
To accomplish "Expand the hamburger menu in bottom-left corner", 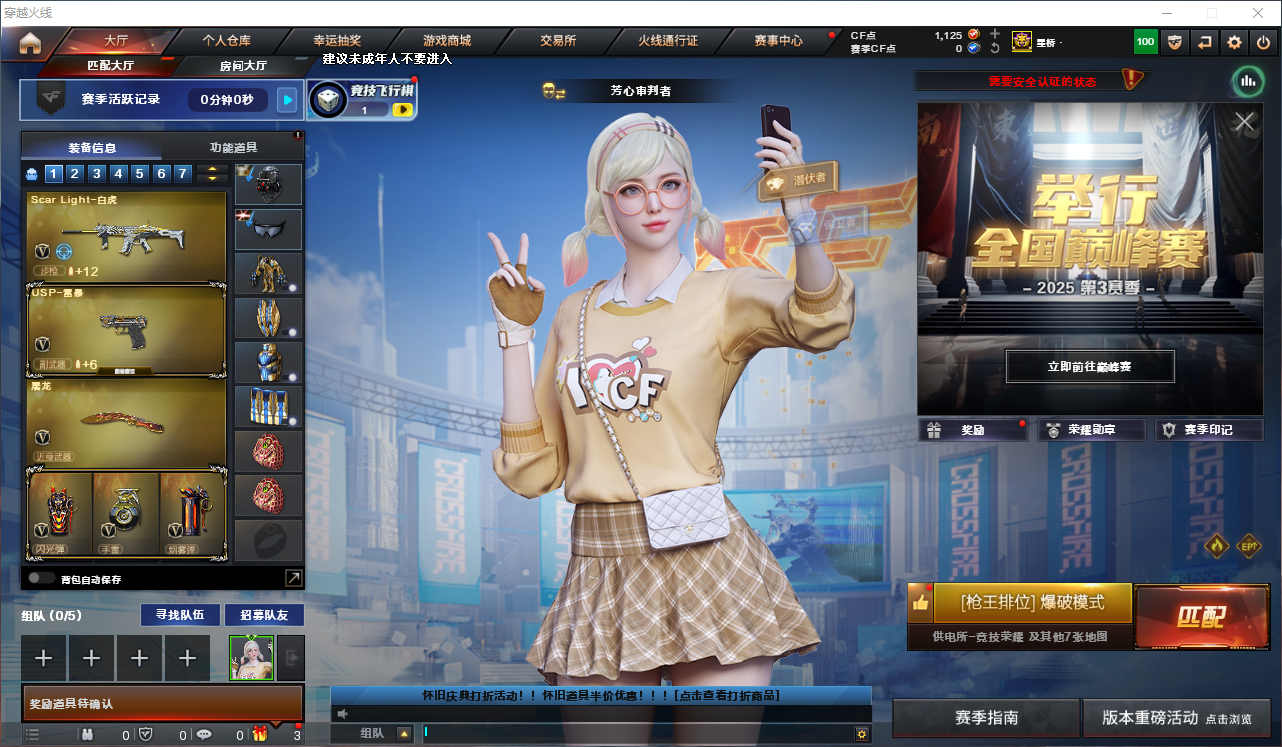I will pos(33,733).
